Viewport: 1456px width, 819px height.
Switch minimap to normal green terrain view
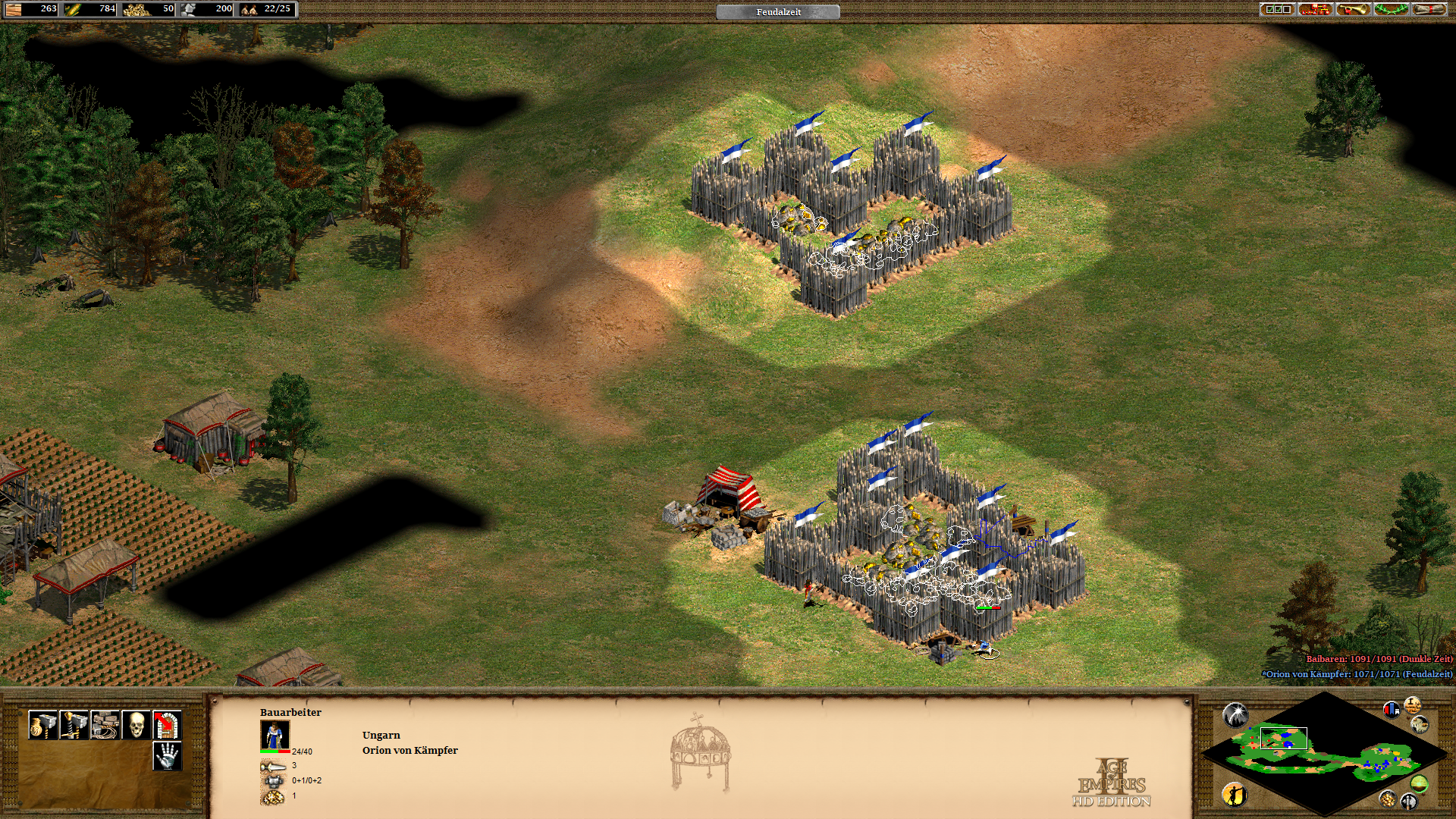coord(1419,784)
